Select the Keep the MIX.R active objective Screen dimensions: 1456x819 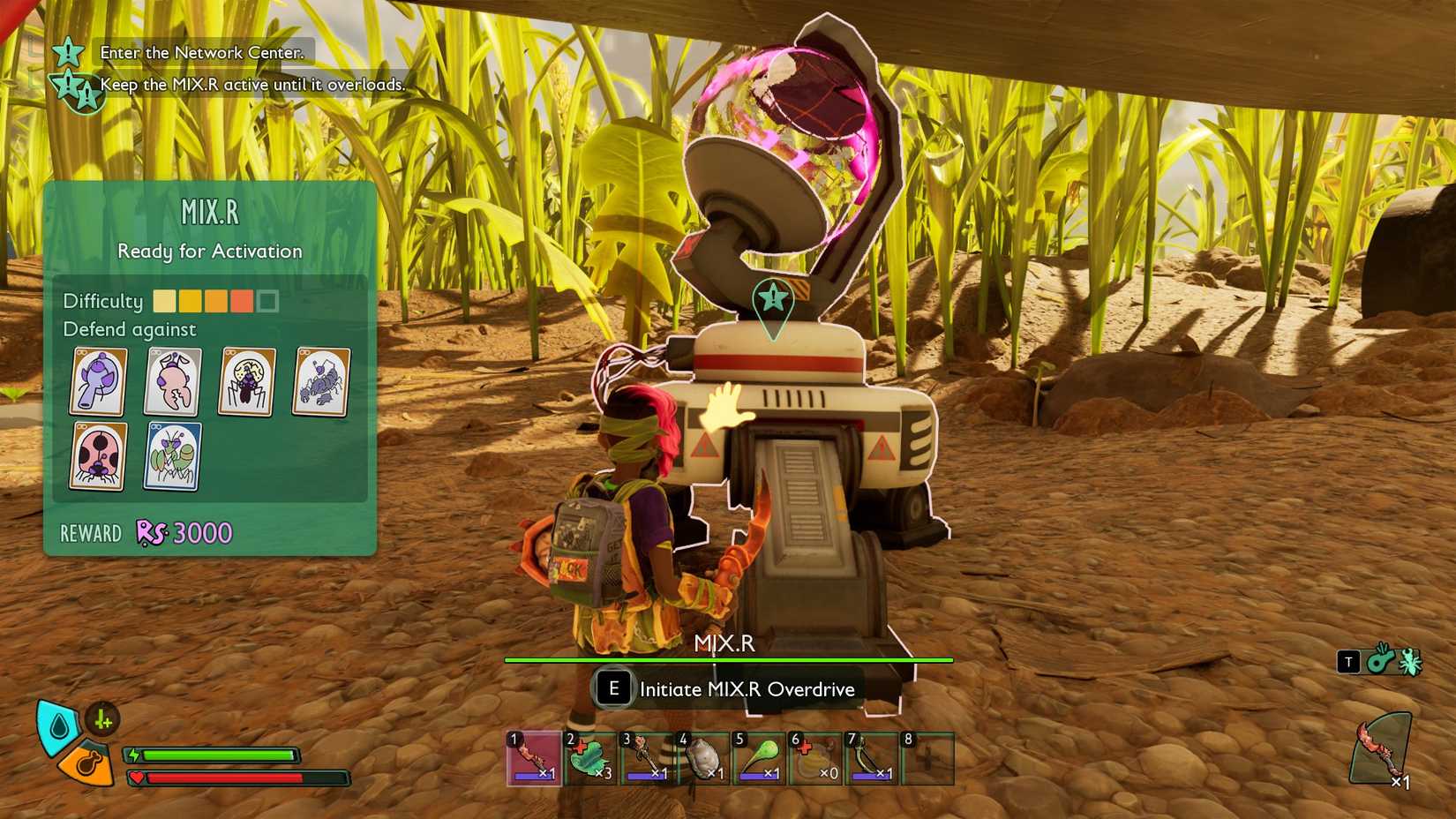(252, 85)
